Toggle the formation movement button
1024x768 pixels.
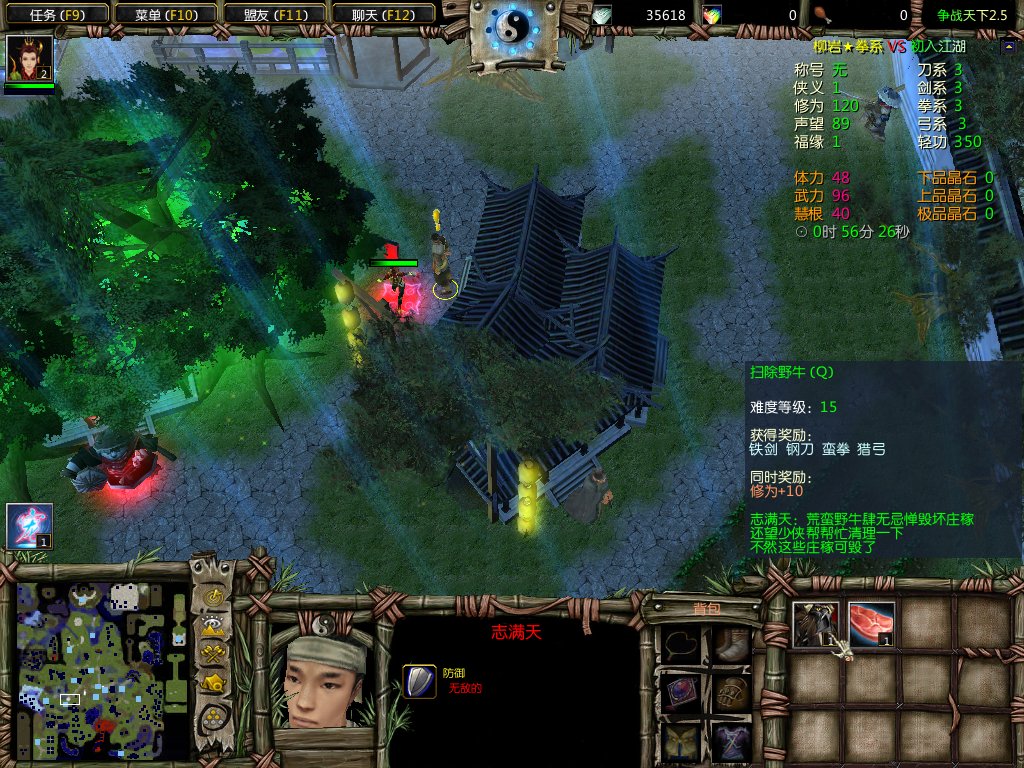[213, 717]
